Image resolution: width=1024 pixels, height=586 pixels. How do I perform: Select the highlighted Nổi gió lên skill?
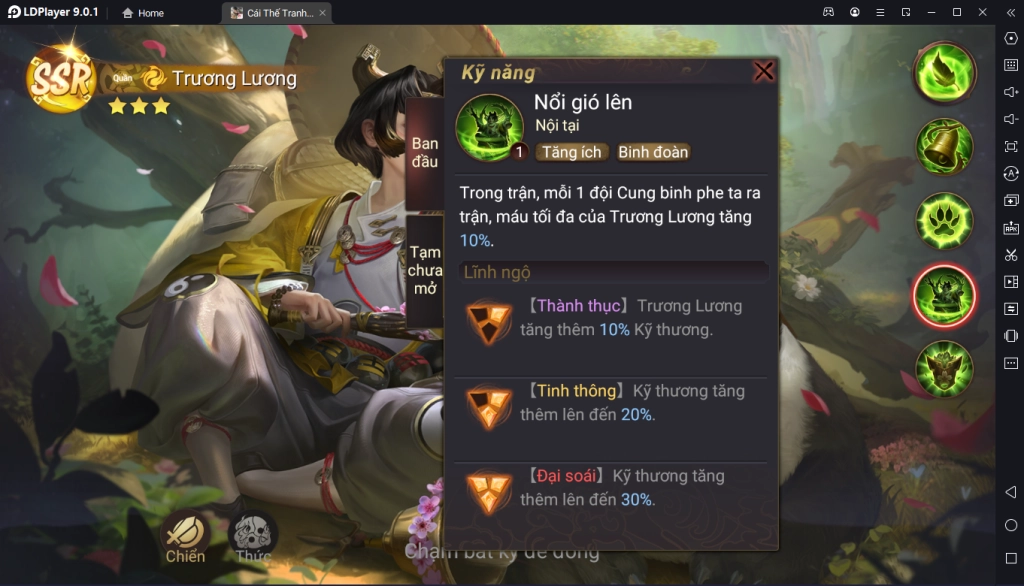coord(944,295)
